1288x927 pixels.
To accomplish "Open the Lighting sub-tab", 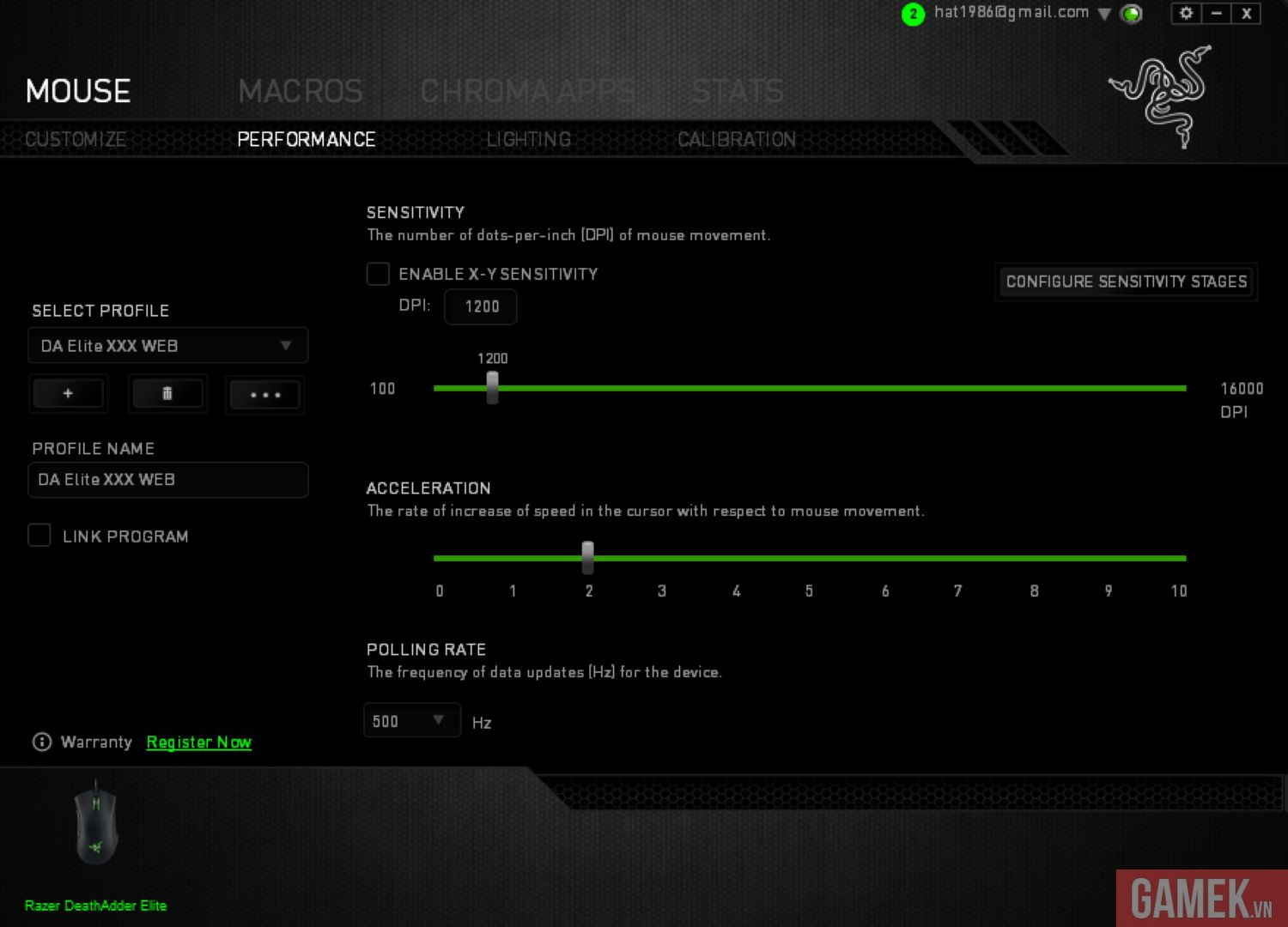I will [528, 139].
